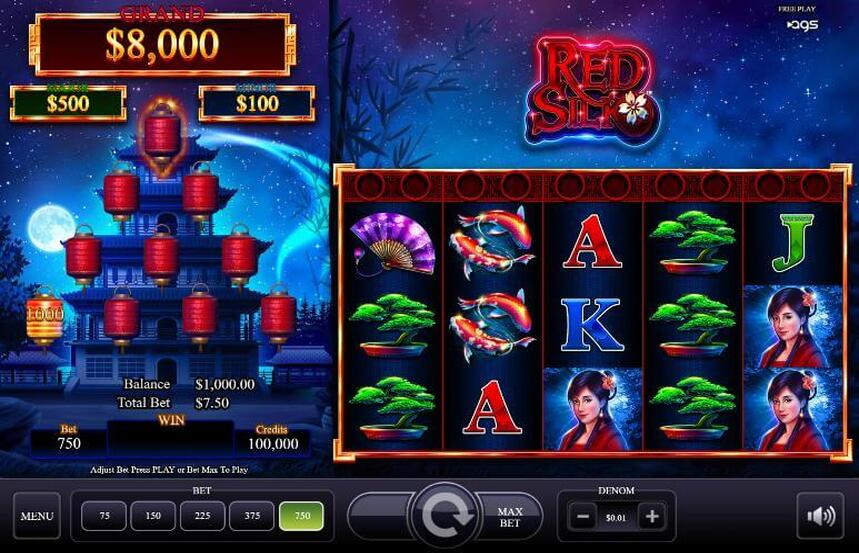Decrease denomination with the minus button
Image resolution: width=859 pixels, height=553 pixels.
(x=582, y=517)
